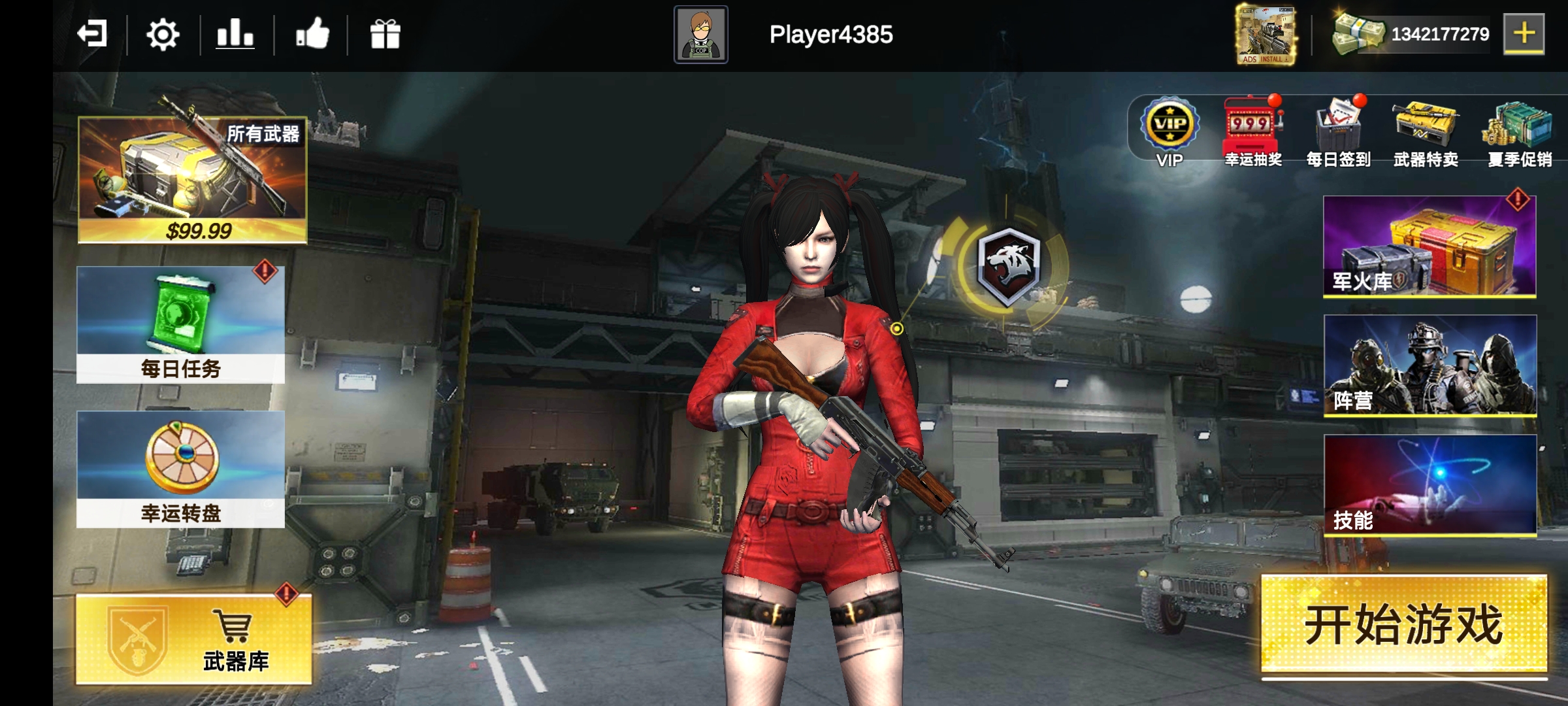The height and width of the screenshot is (706, 1568).
Task: Open the 每日签到 daily check-in
Action: point(1338,132)
